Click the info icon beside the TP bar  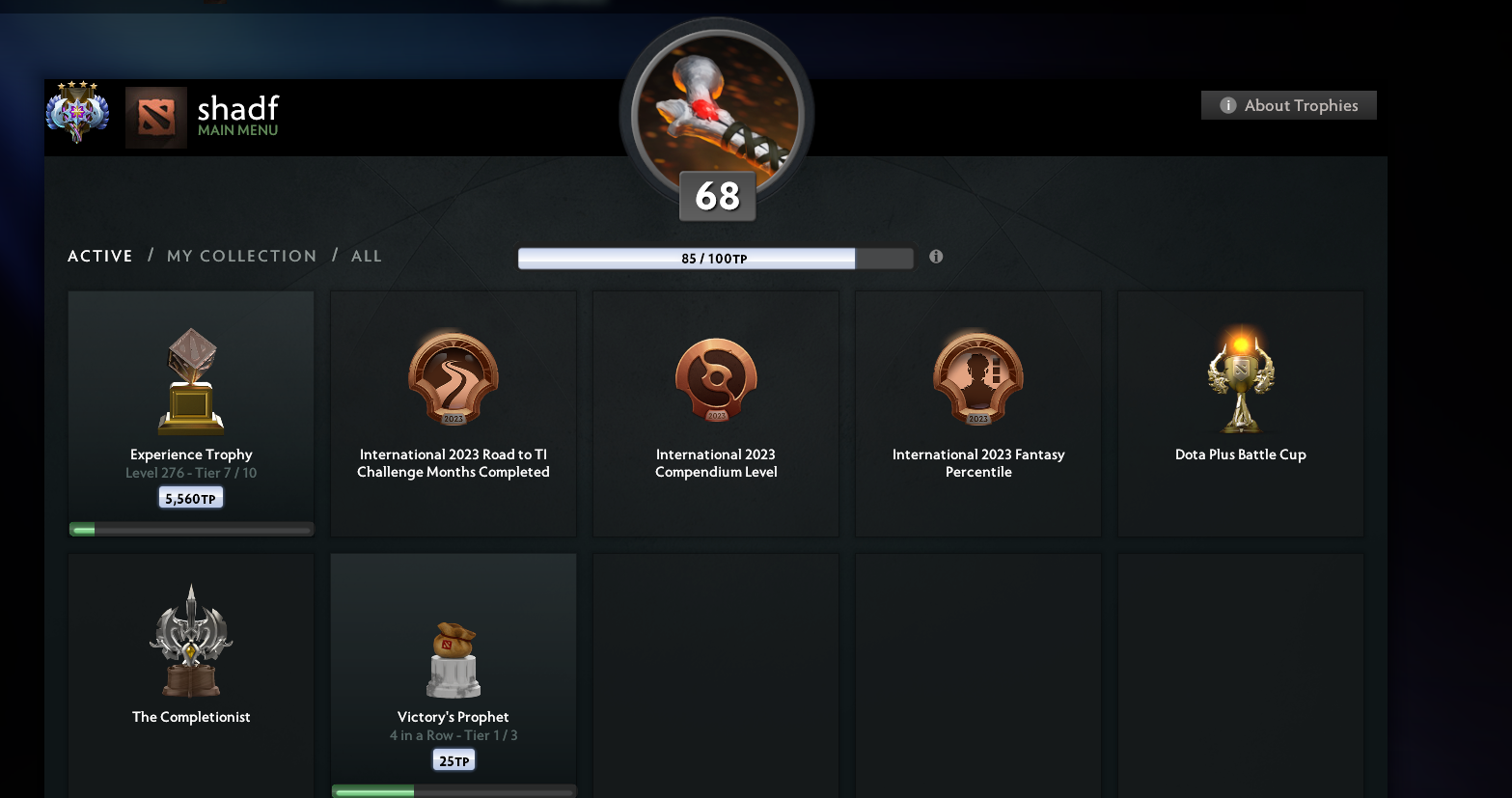click(x=935, y=257)
